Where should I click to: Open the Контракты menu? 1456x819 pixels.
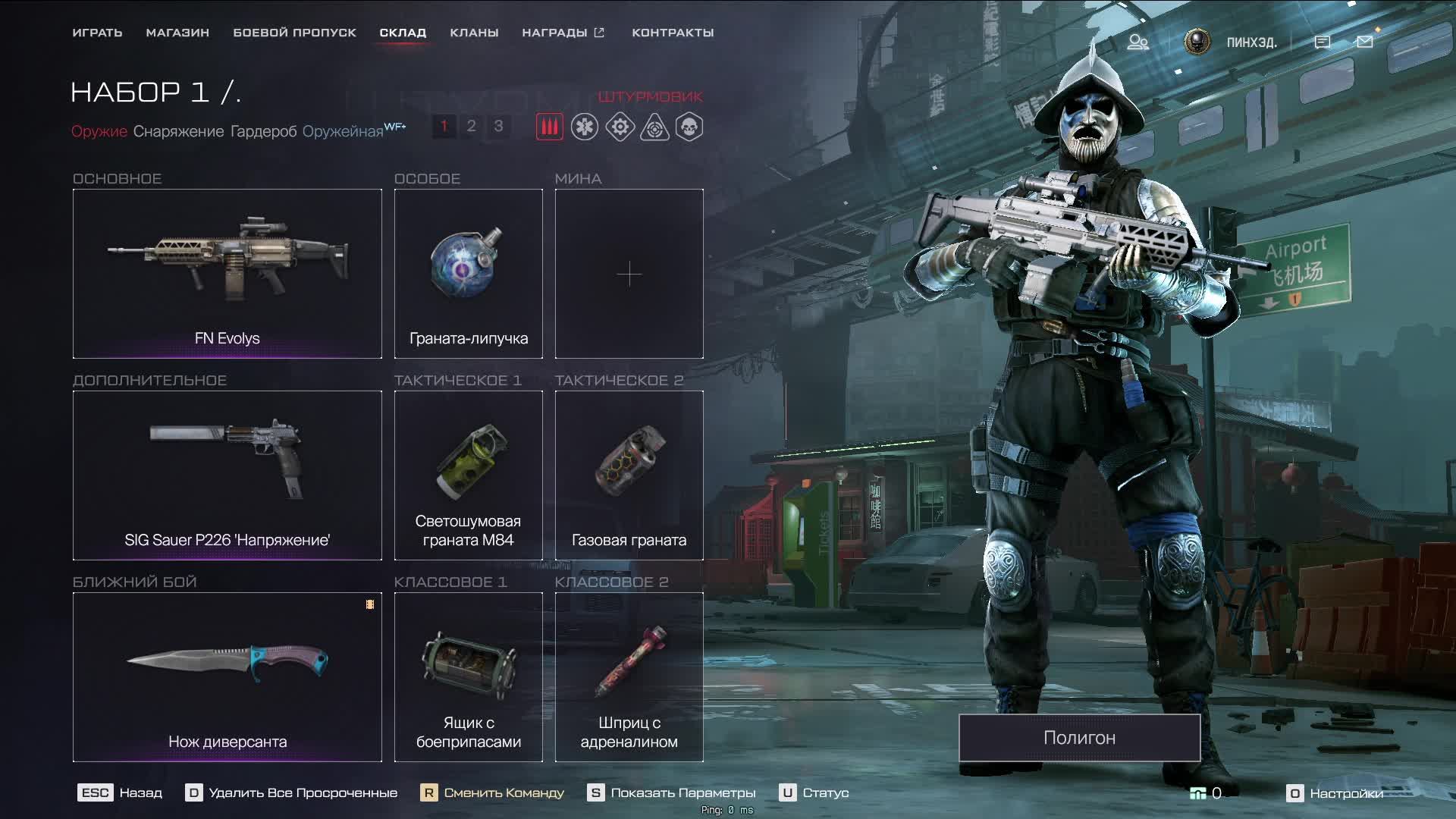pos(673,33)
